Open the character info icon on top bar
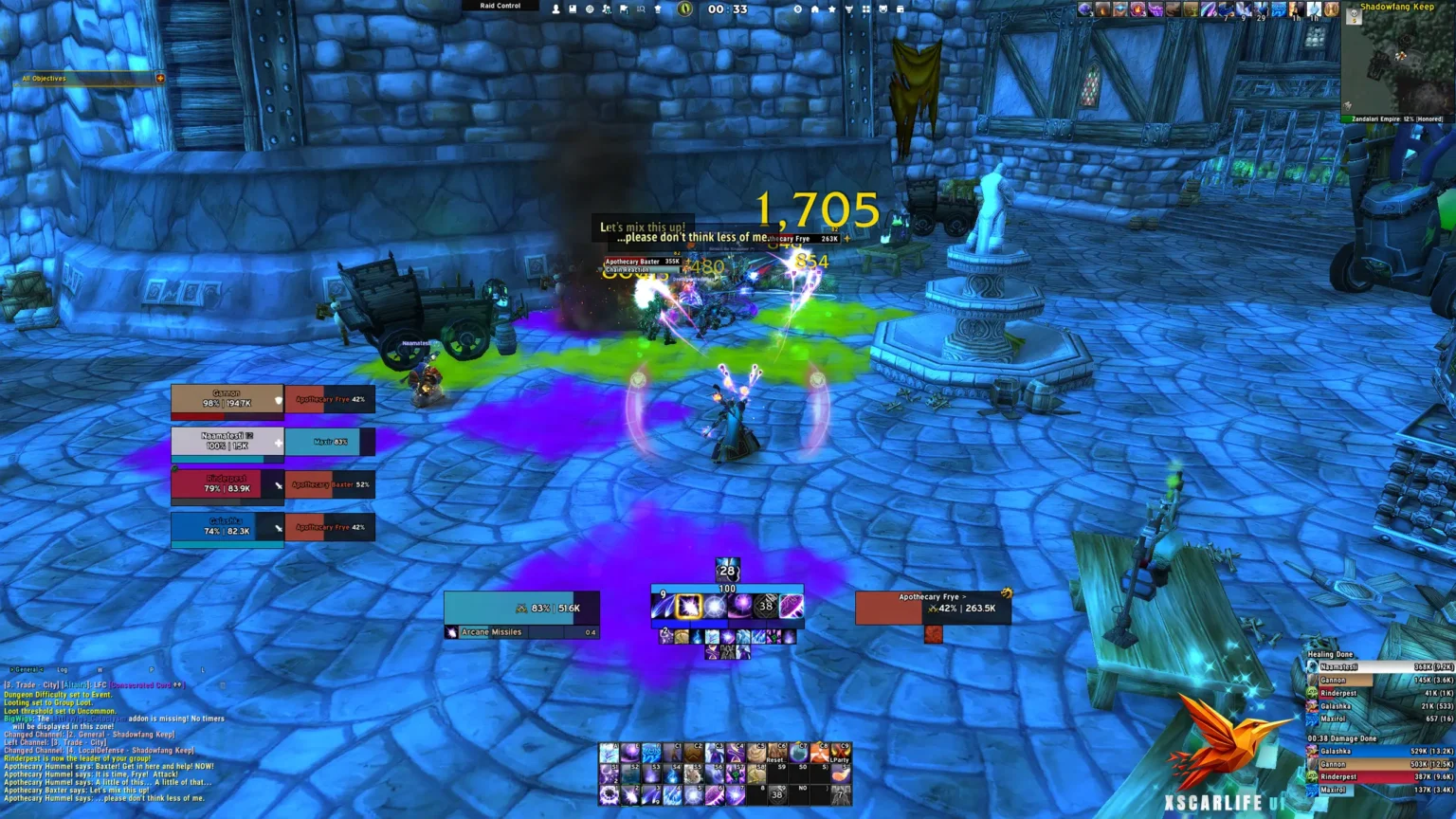The height and width of the screenshot is (819, 1456). coord(556,9)
